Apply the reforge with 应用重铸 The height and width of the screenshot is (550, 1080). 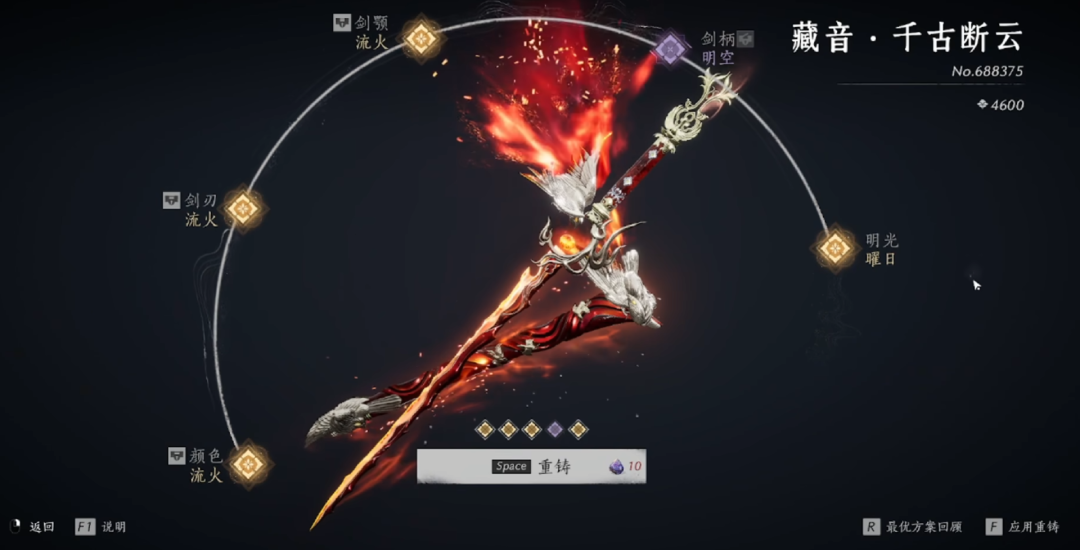coord(1022,527)
